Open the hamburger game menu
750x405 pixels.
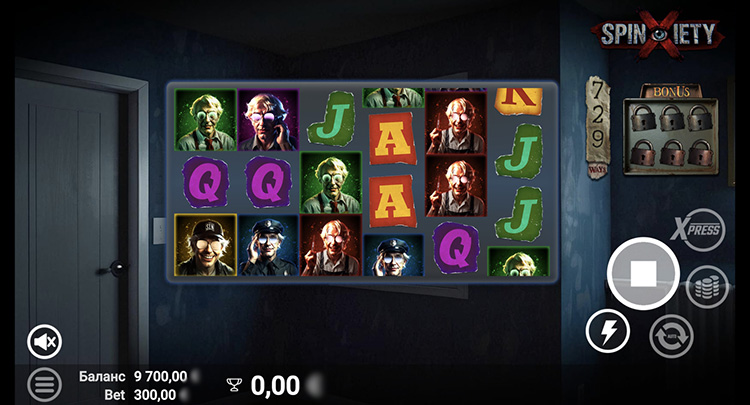pos(44,383)
